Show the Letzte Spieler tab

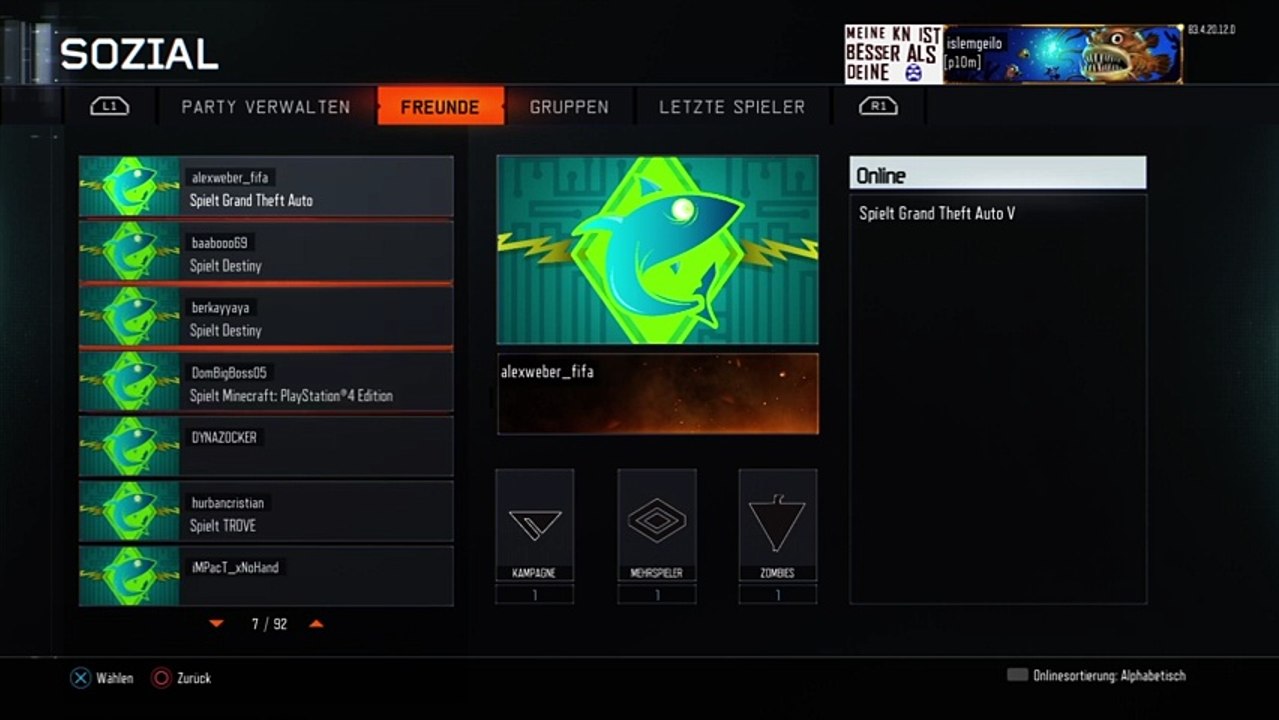tap(732, 107)
